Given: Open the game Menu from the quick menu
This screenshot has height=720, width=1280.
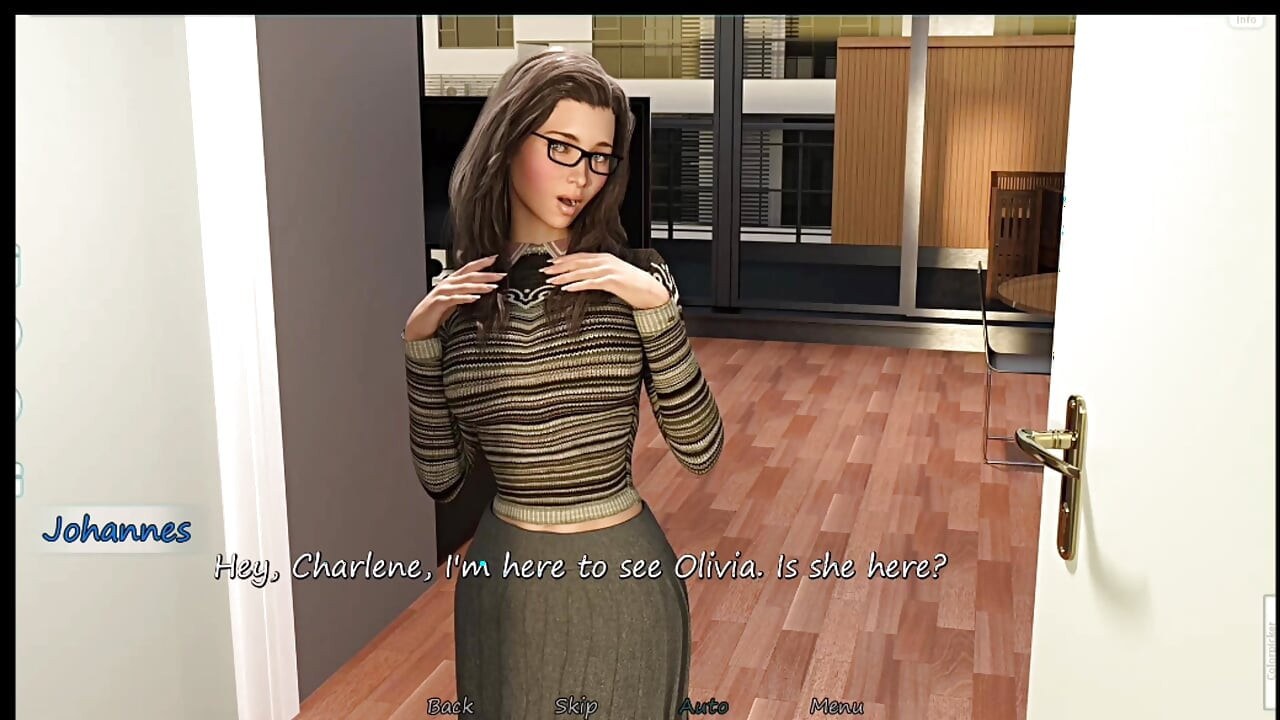Looking at the screenshot, I should (840, 706).
